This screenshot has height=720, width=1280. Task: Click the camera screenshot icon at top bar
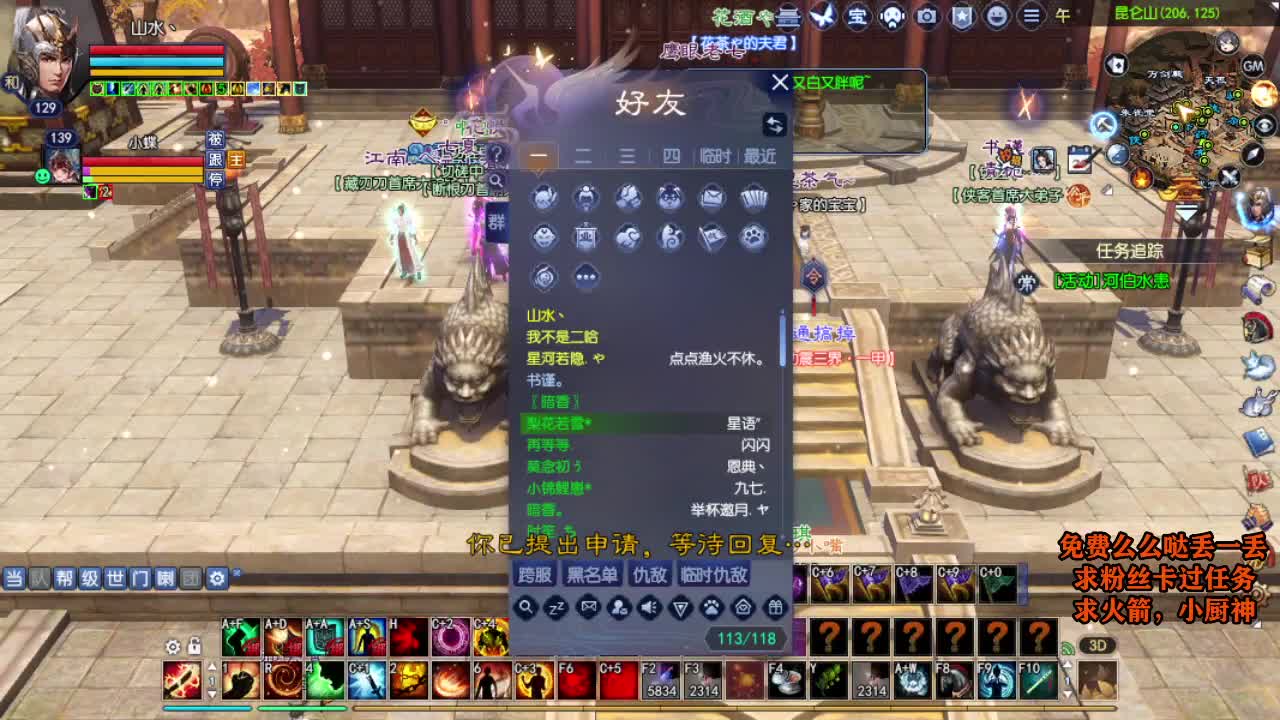point(925,15)
